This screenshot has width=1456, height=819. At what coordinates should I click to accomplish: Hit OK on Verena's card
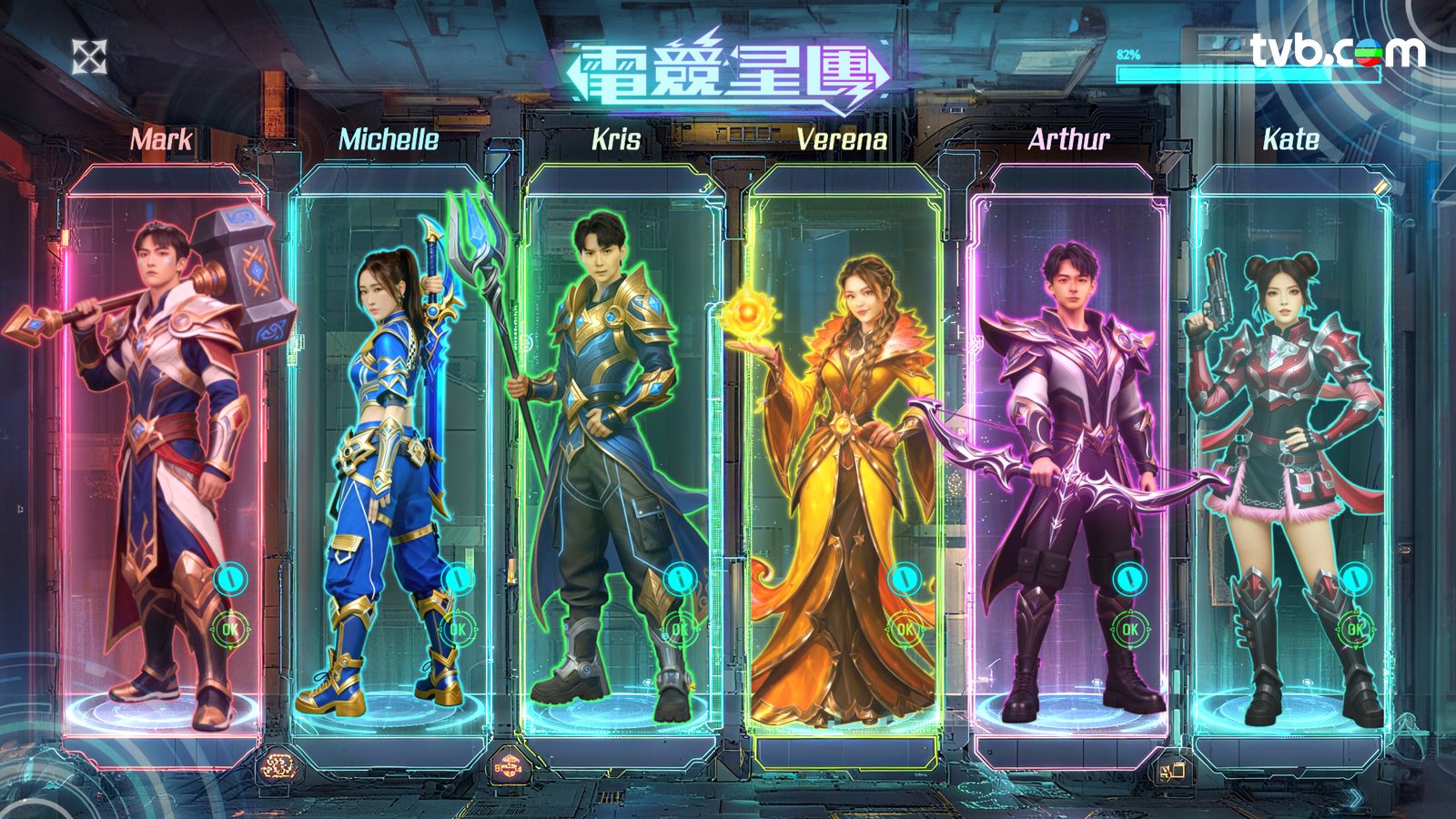[x=905, y=628]
